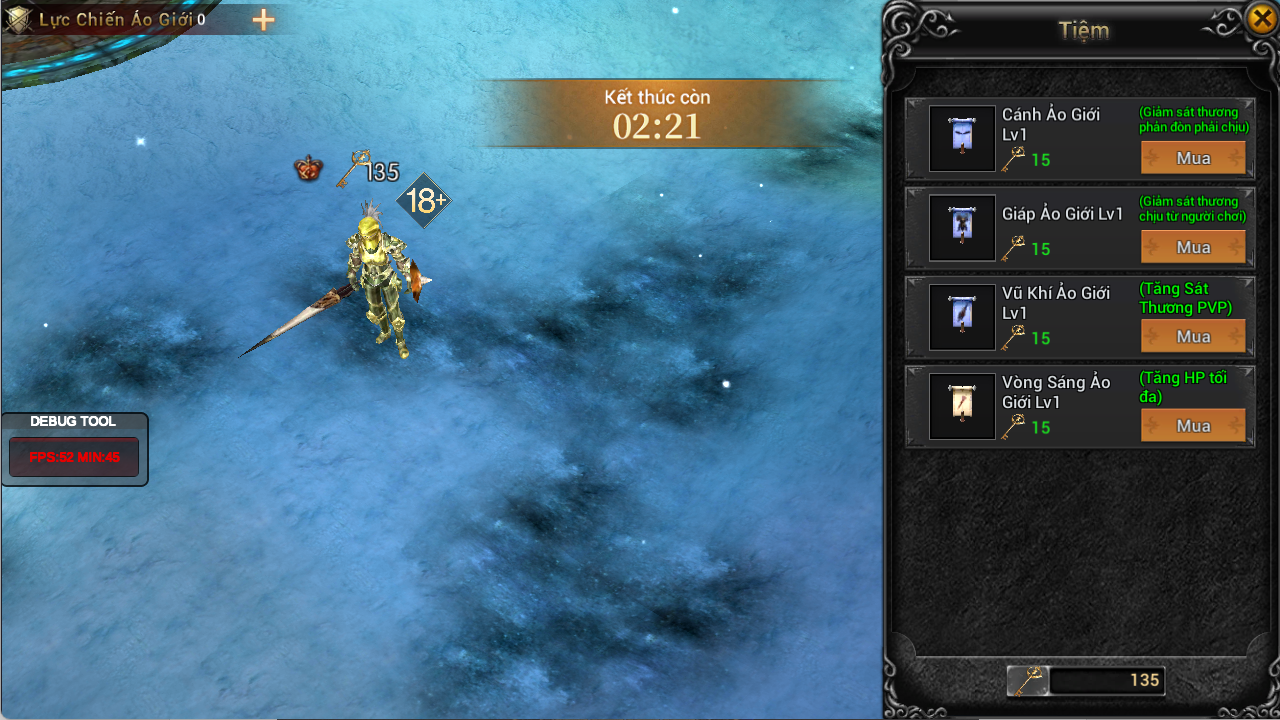
Task: Select the Giáp Ảo Giới banner icon
Action: (x=962, y=227)
